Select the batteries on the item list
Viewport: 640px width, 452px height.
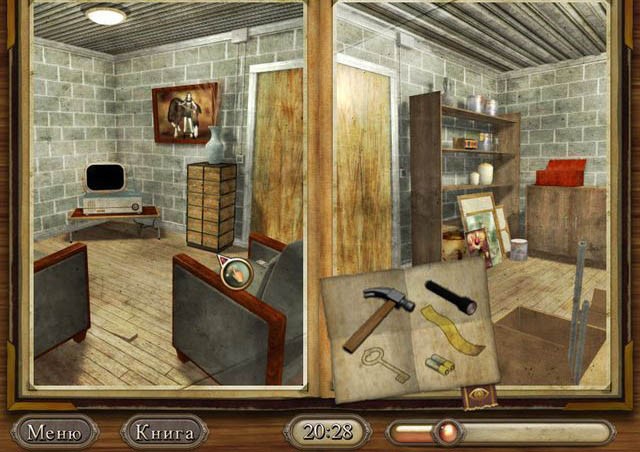coord(441,363)
